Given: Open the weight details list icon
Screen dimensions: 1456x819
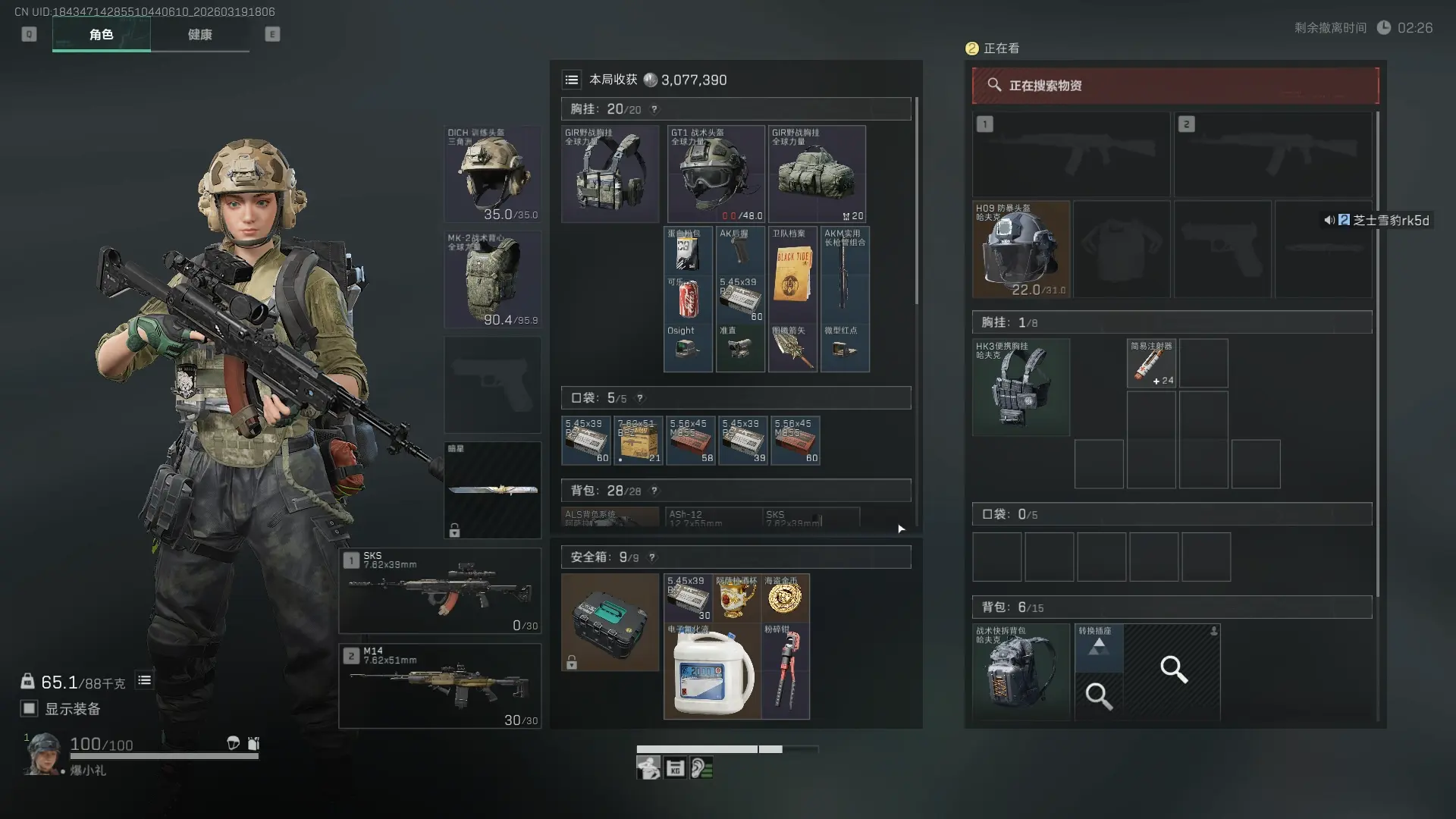Looking at the screenshot, I should coord(144,680).
